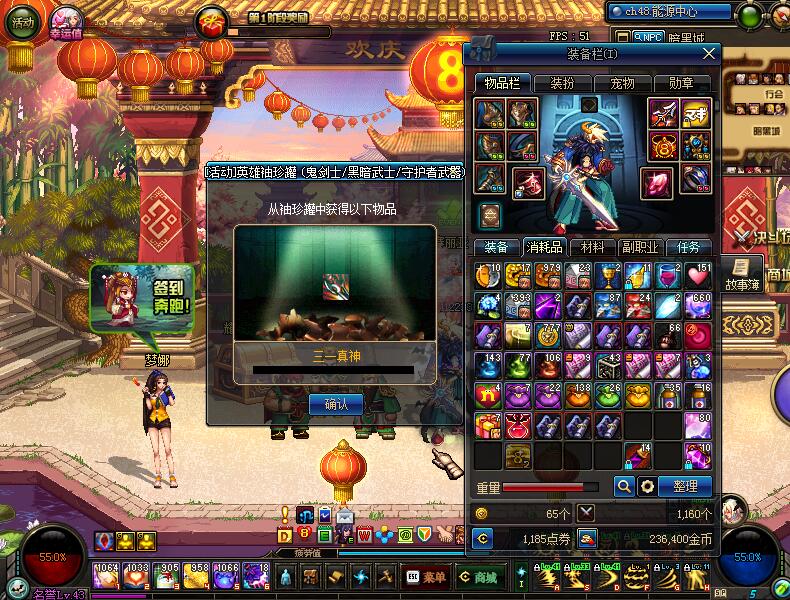Select the golden trophy cup item
The height and width of the screenshot is (600, 790).
point(608,275)
